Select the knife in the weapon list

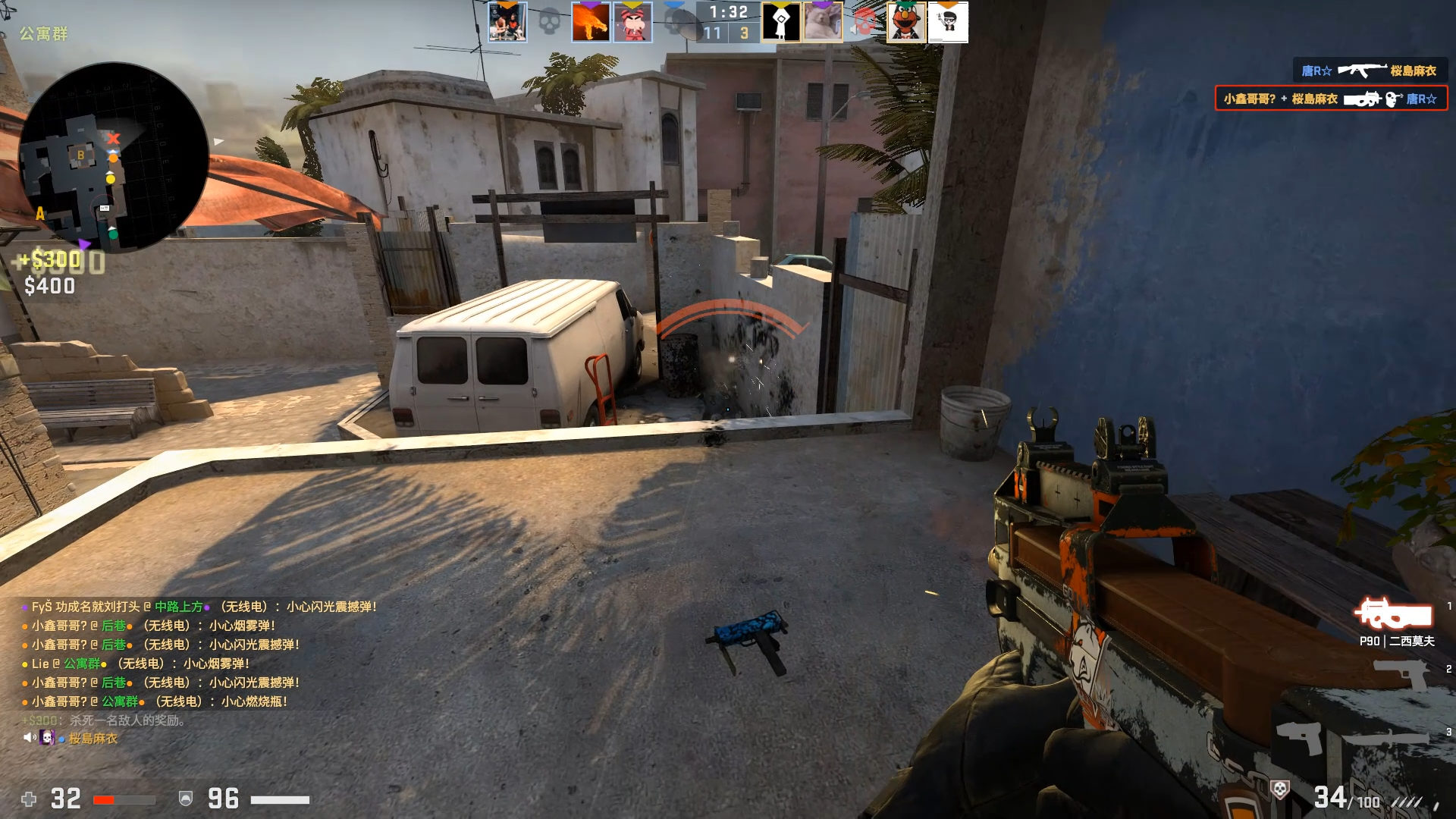[x=1389, y=737]
